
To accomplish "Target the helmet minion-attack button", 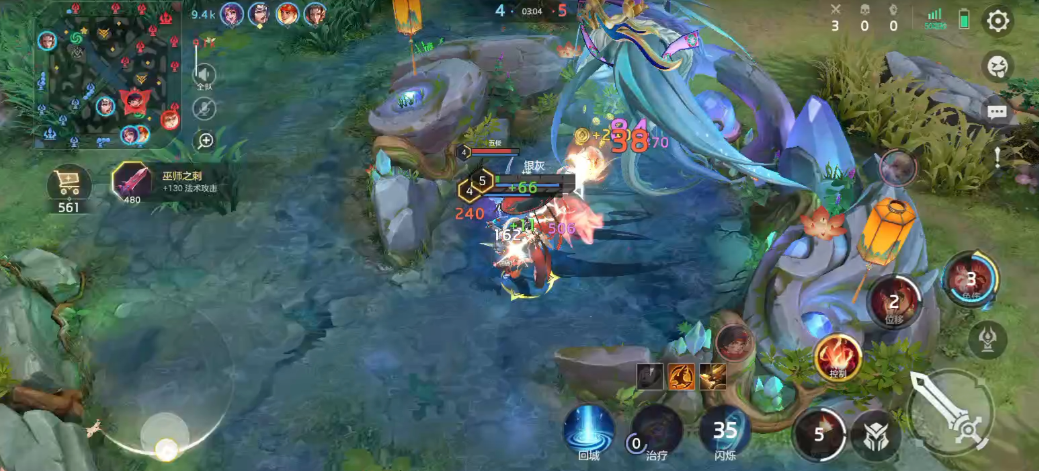I will (x=875, y=435).
